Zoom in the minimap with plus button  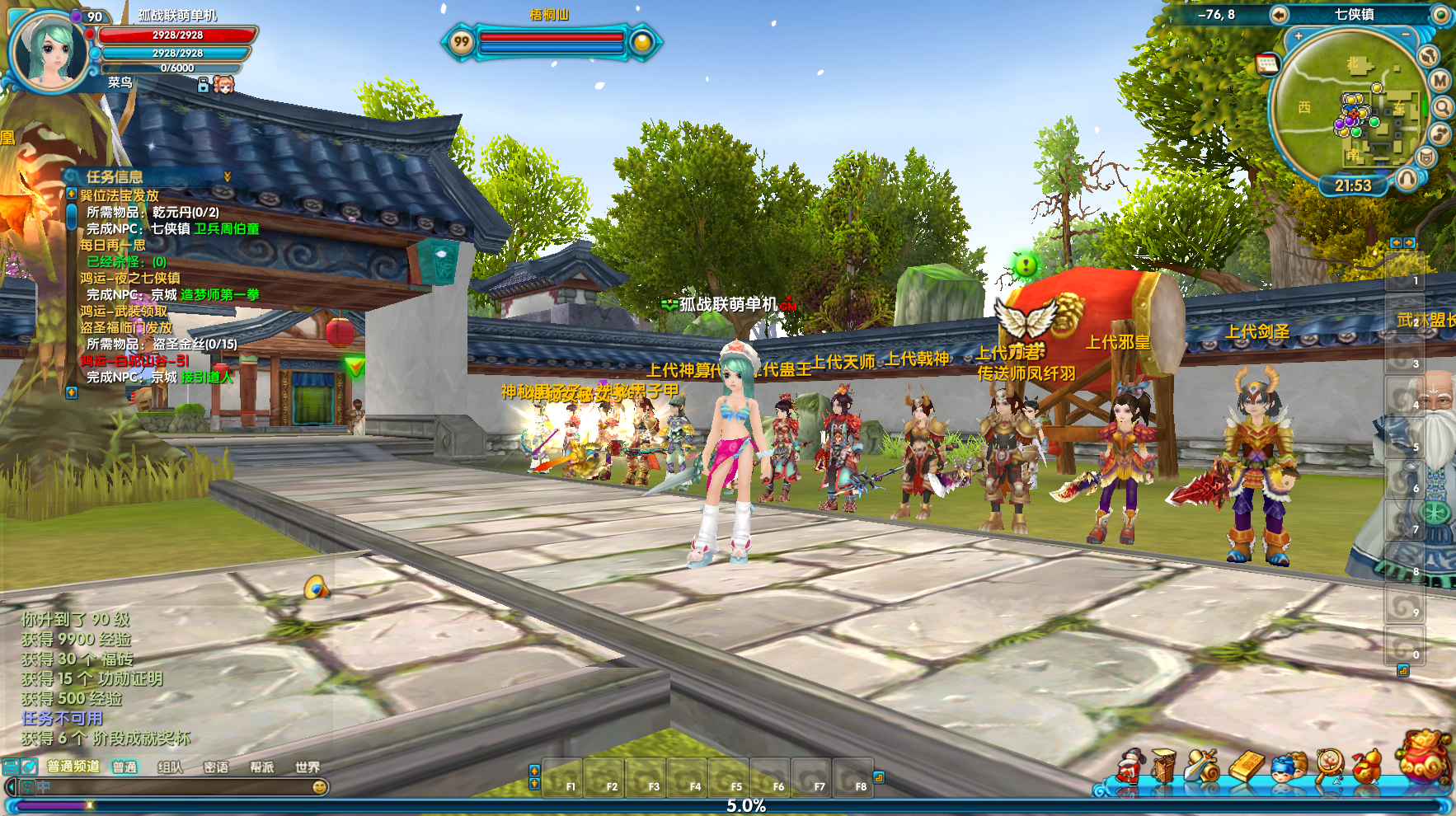pyautogui.click(x=1299, y=36)
